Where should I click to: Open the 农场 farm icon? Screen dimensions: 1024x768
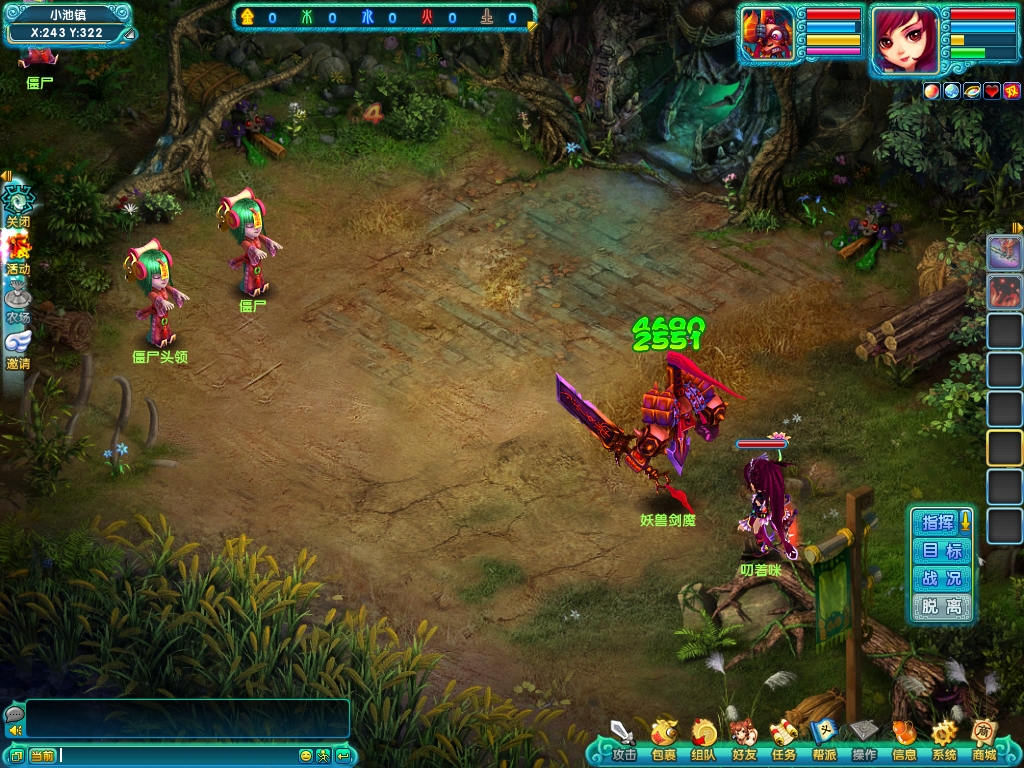click(18, 300)
